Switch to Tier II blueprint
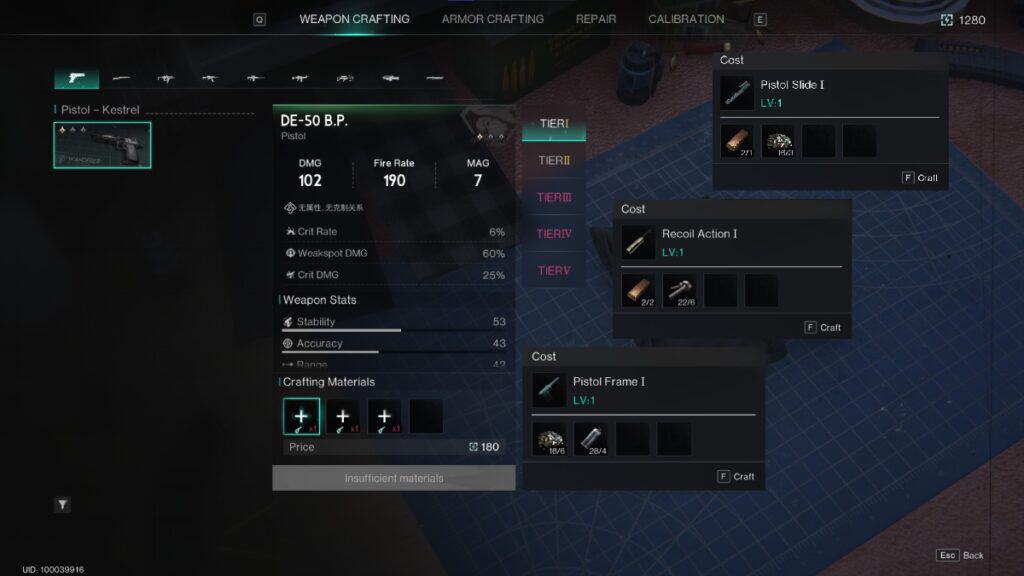The image size is (1024, 576). point(554,160)
